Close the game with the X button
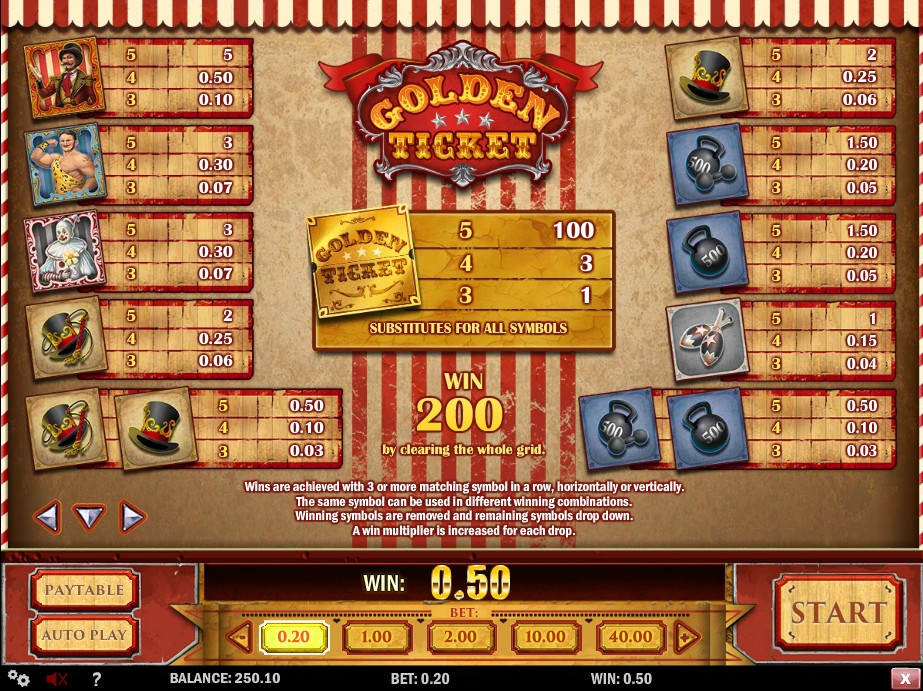The image size is (923, 691). pyautogui.click(x=904, y=679)
